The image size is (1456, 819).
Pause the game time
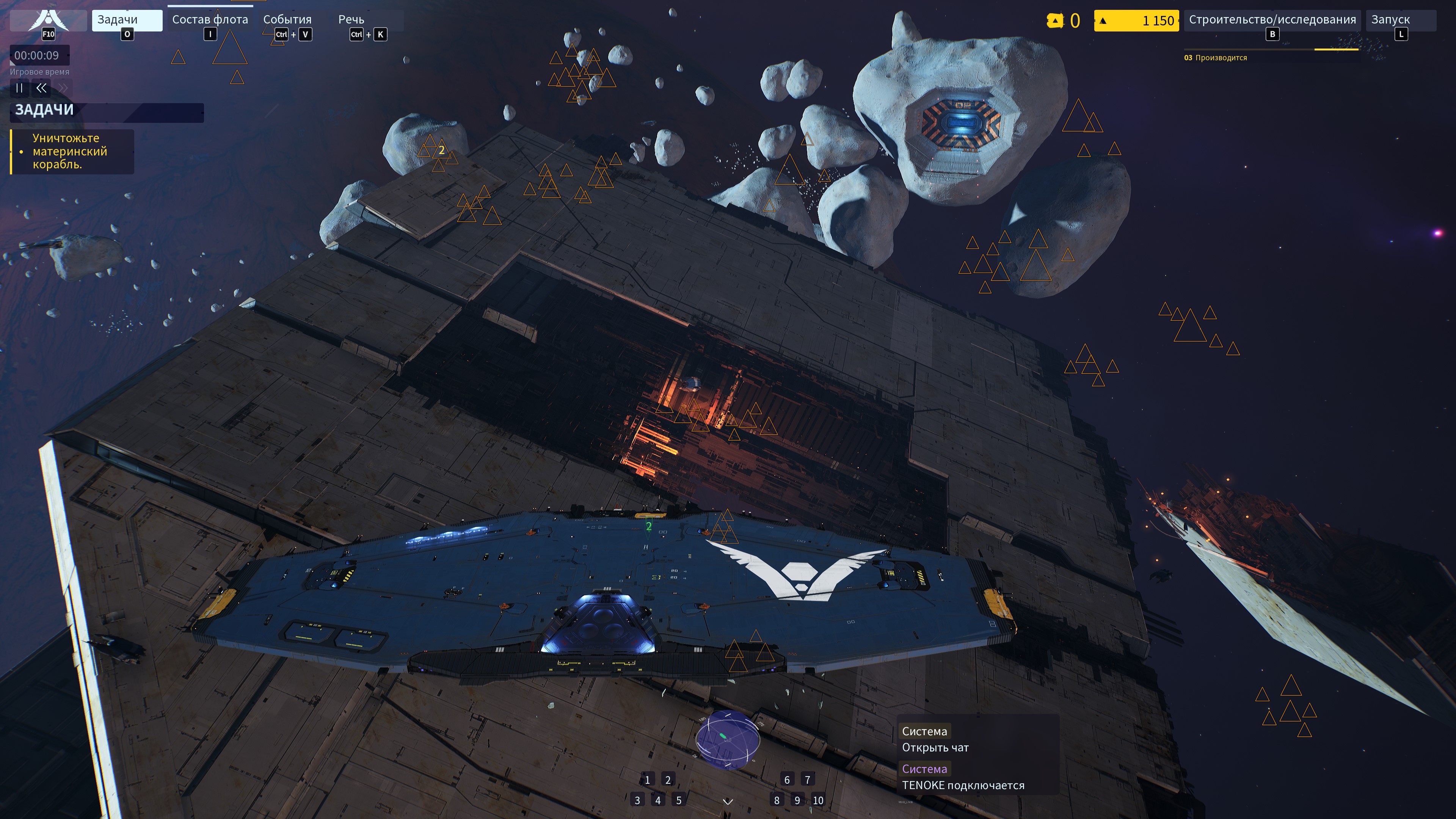point(19,88)
